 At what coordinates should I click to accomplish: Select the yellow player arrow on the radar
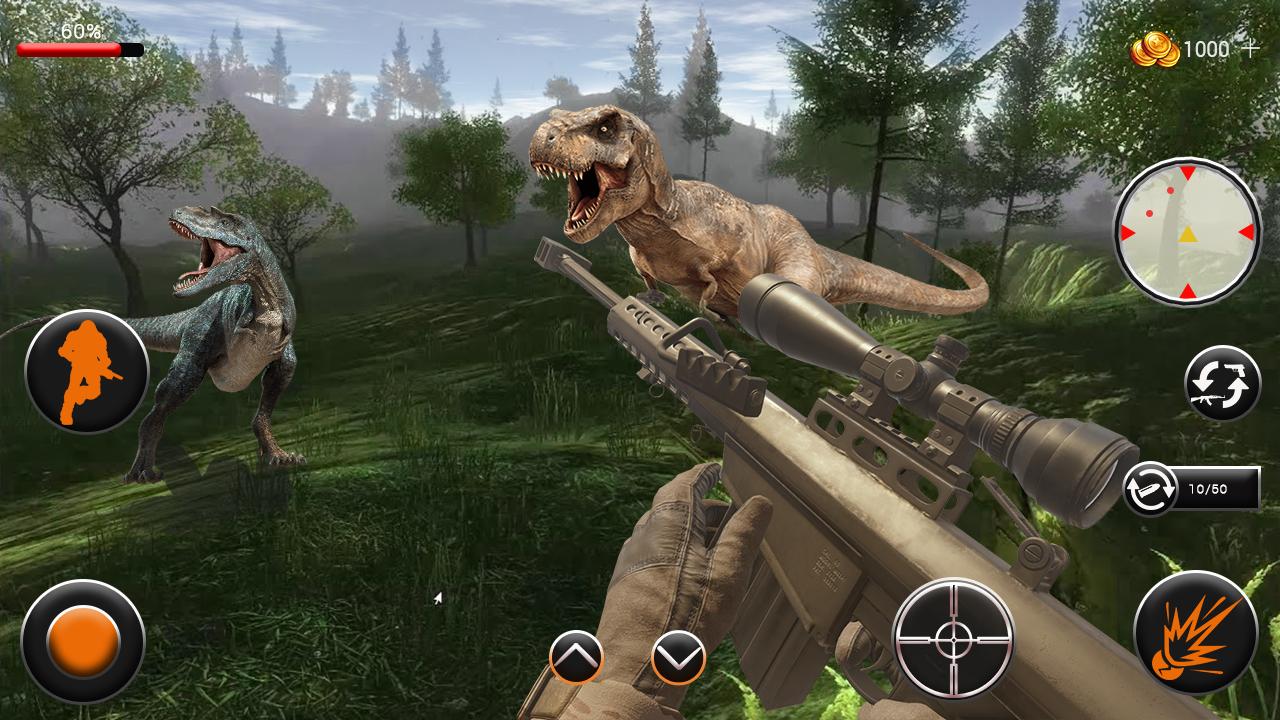1189,236
